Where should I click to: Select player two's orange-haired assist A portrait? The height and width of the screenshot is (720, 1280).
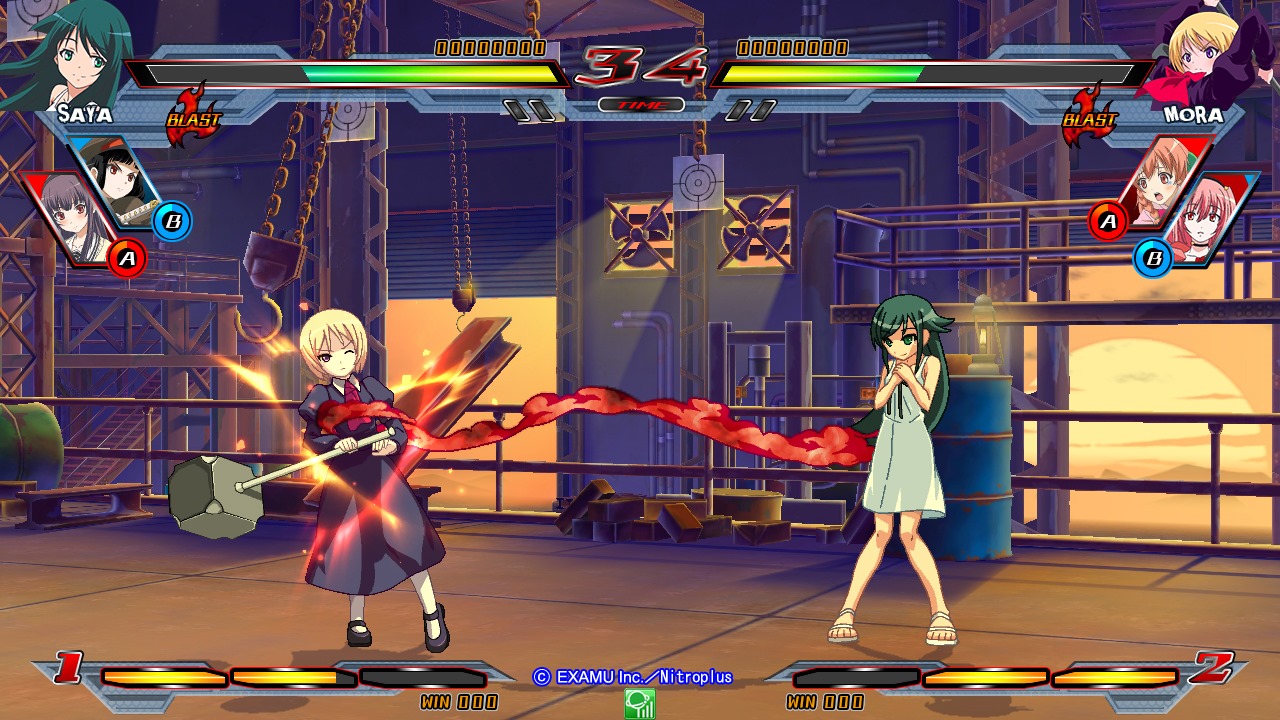[1165, 180]
